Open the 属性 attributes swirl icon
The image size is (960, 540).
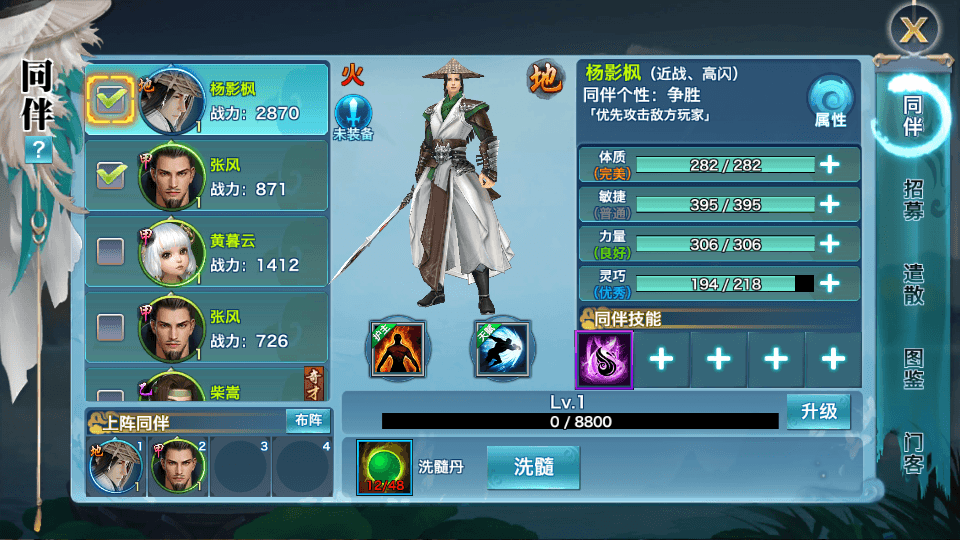tap(829, 100)
